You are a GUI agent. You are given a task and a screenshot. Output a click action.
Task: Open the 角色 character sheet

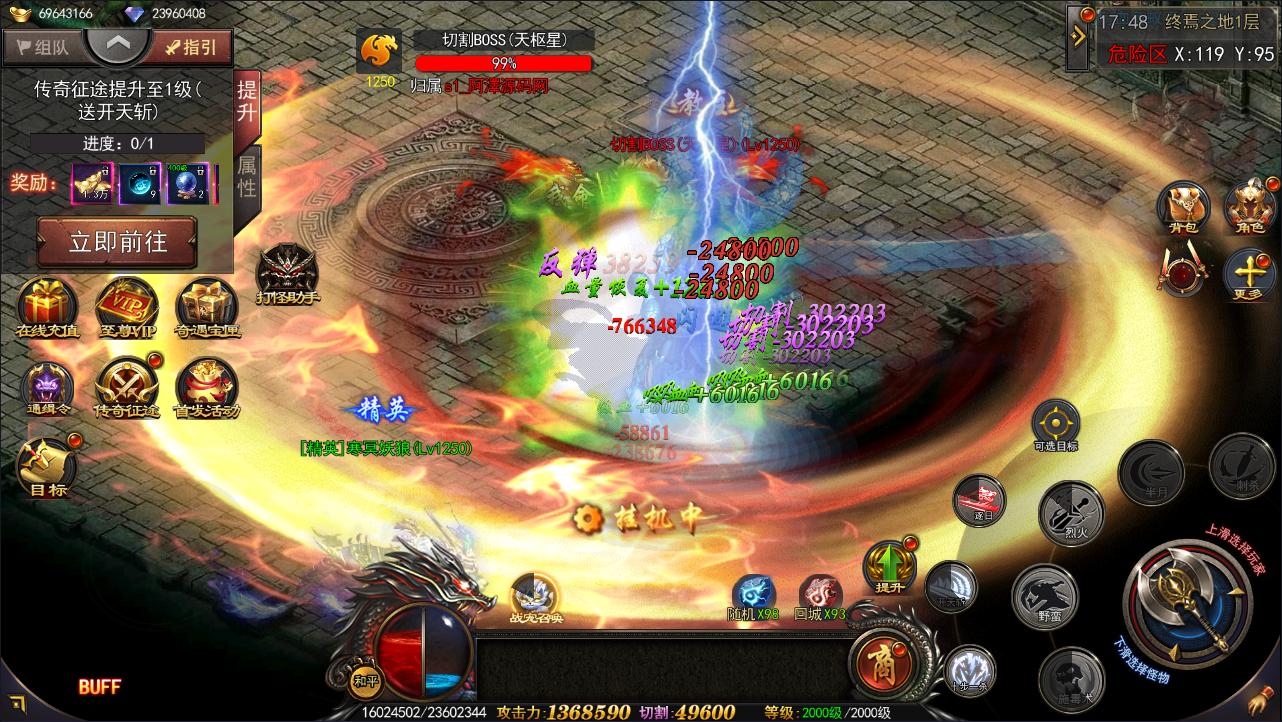click(x=1251, y=207)
